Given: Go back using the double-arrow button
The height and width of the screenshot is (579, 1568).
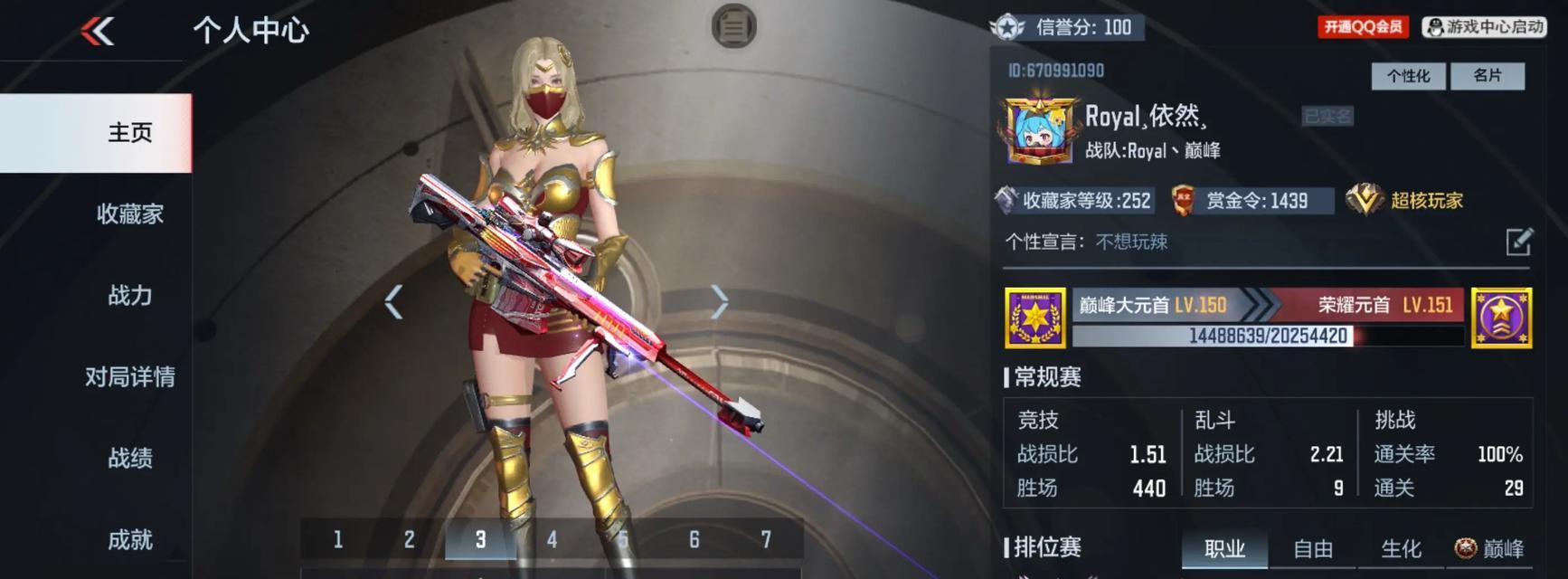Looking at the screenshot, I should coord(98,32).
